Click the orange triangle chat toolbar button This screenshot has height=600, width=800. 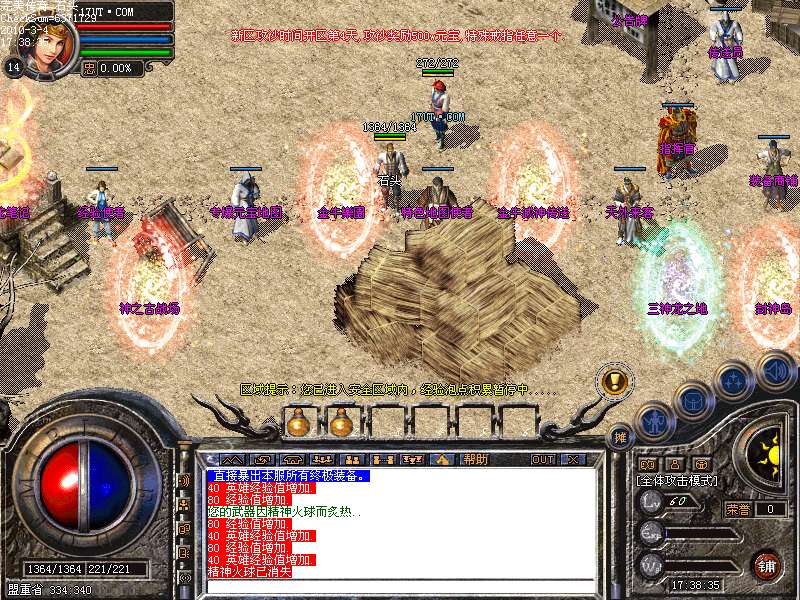(x=441, y=460)
